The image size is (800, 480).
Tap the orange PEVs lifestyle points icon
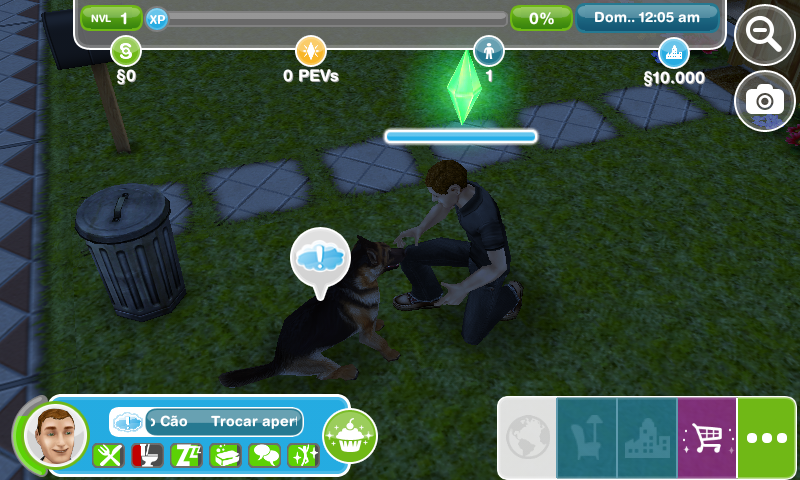pyautogui.click(x=310, y=49)
